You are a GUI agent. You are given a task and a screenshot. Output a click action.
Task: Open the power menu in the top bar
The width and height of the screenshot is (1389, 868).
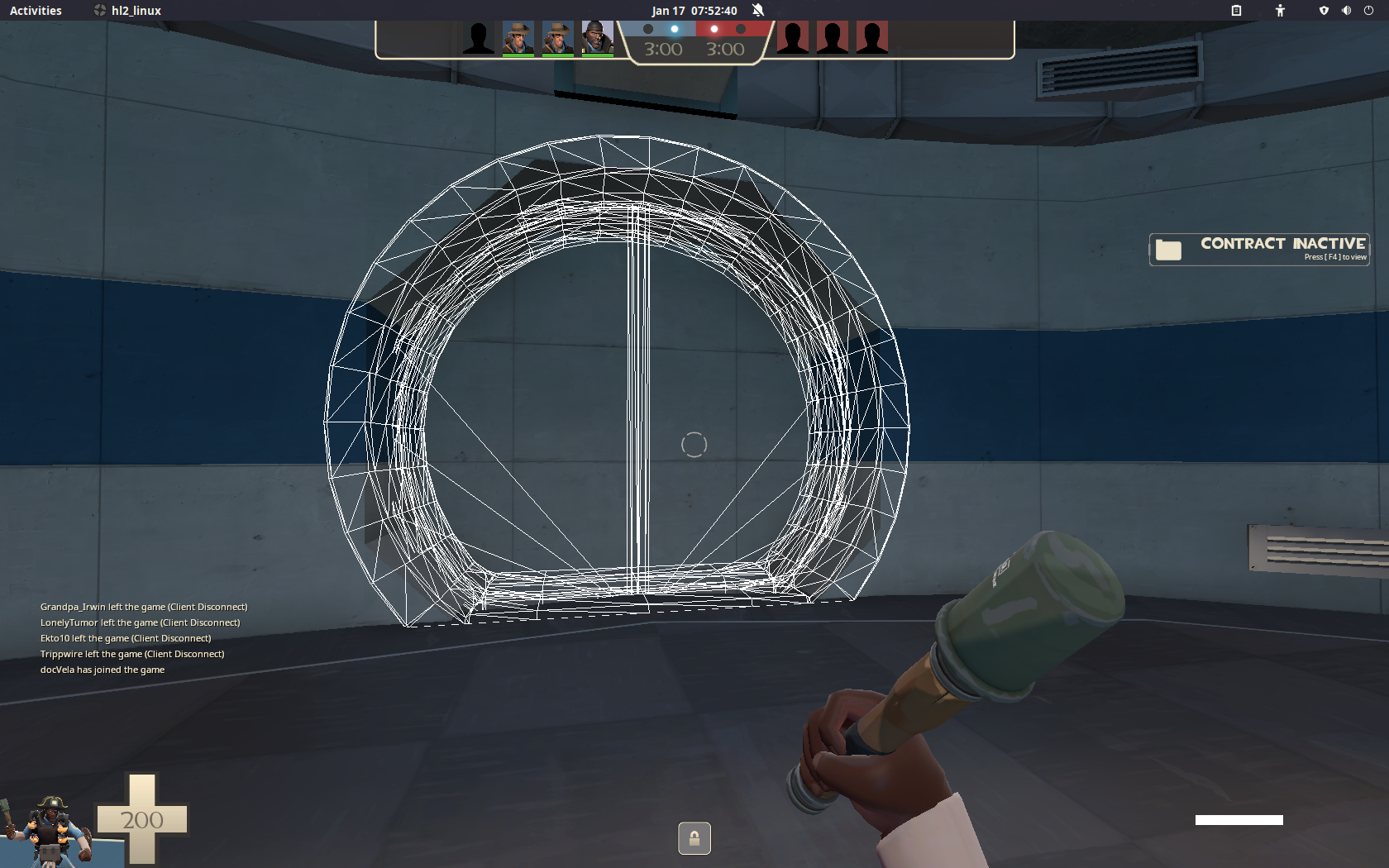(x=1369, y=10)
